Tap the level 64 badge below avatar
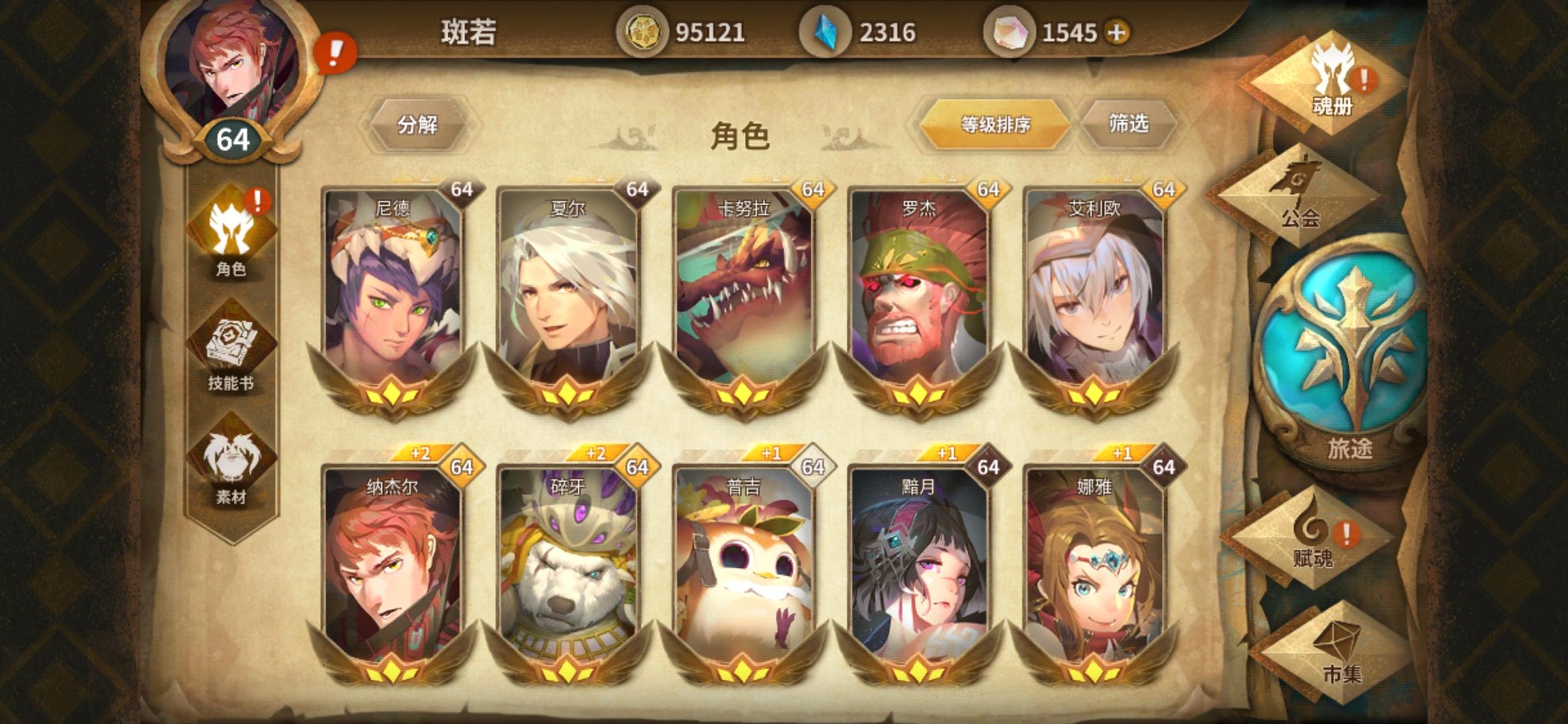 point(231,139)
